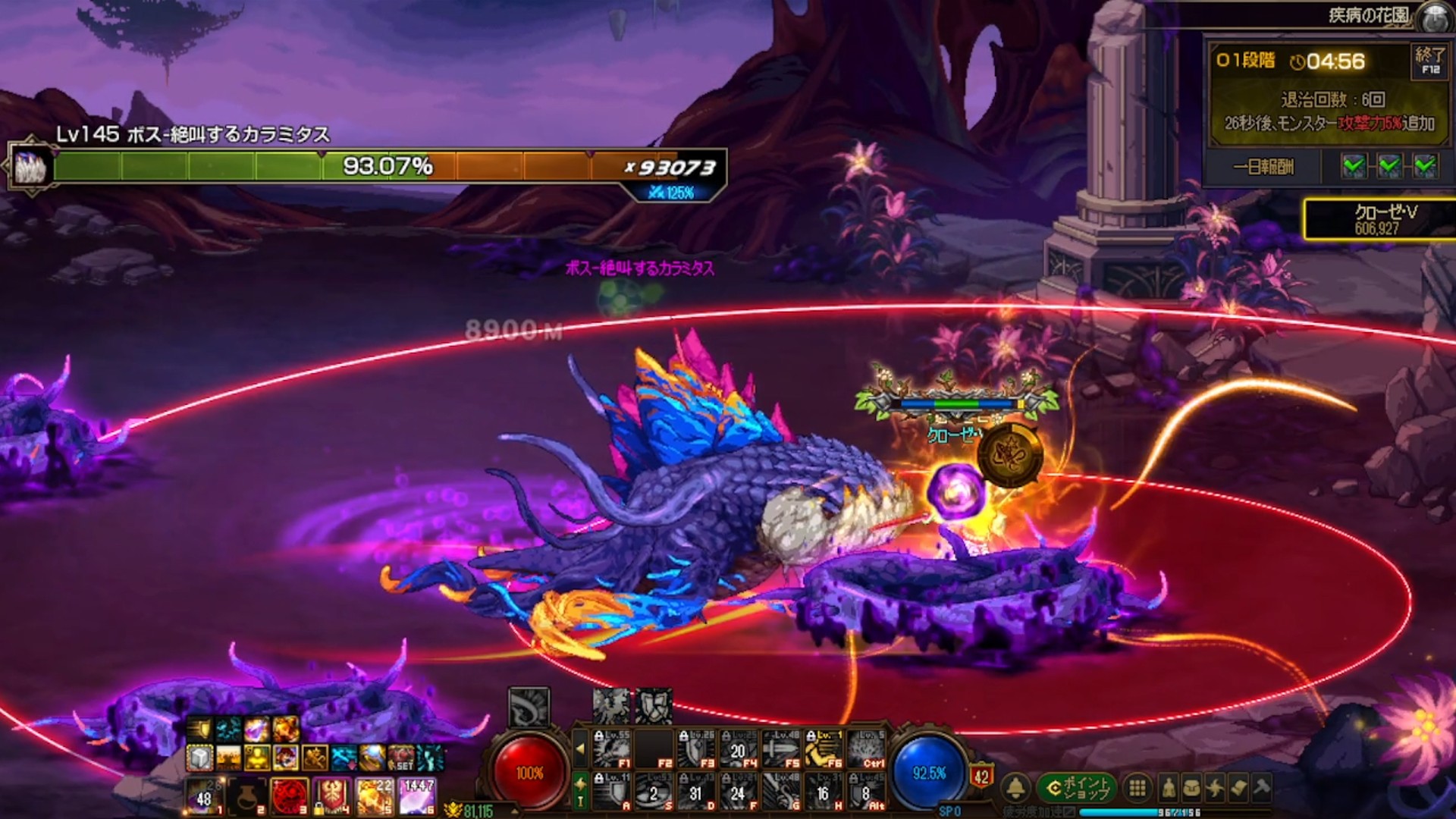Use the red emblem item in slot 3
1456x819 pixels.
pyautogui.click(x=289, y=797)
